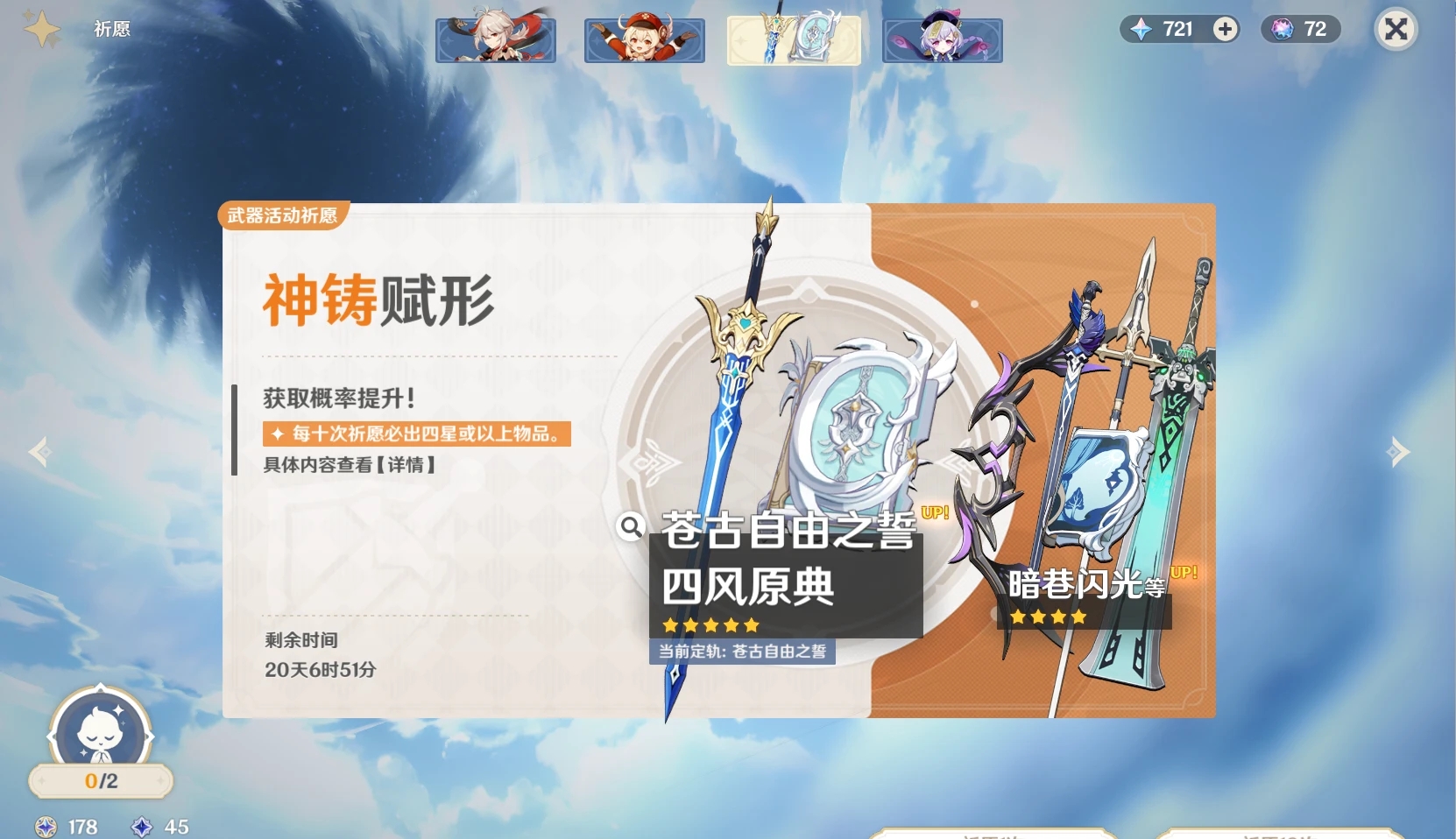This screenshot has width=1456, height=839.
Task: Purchase Primogems with the plus button
Action: (x=1223, y=29)
